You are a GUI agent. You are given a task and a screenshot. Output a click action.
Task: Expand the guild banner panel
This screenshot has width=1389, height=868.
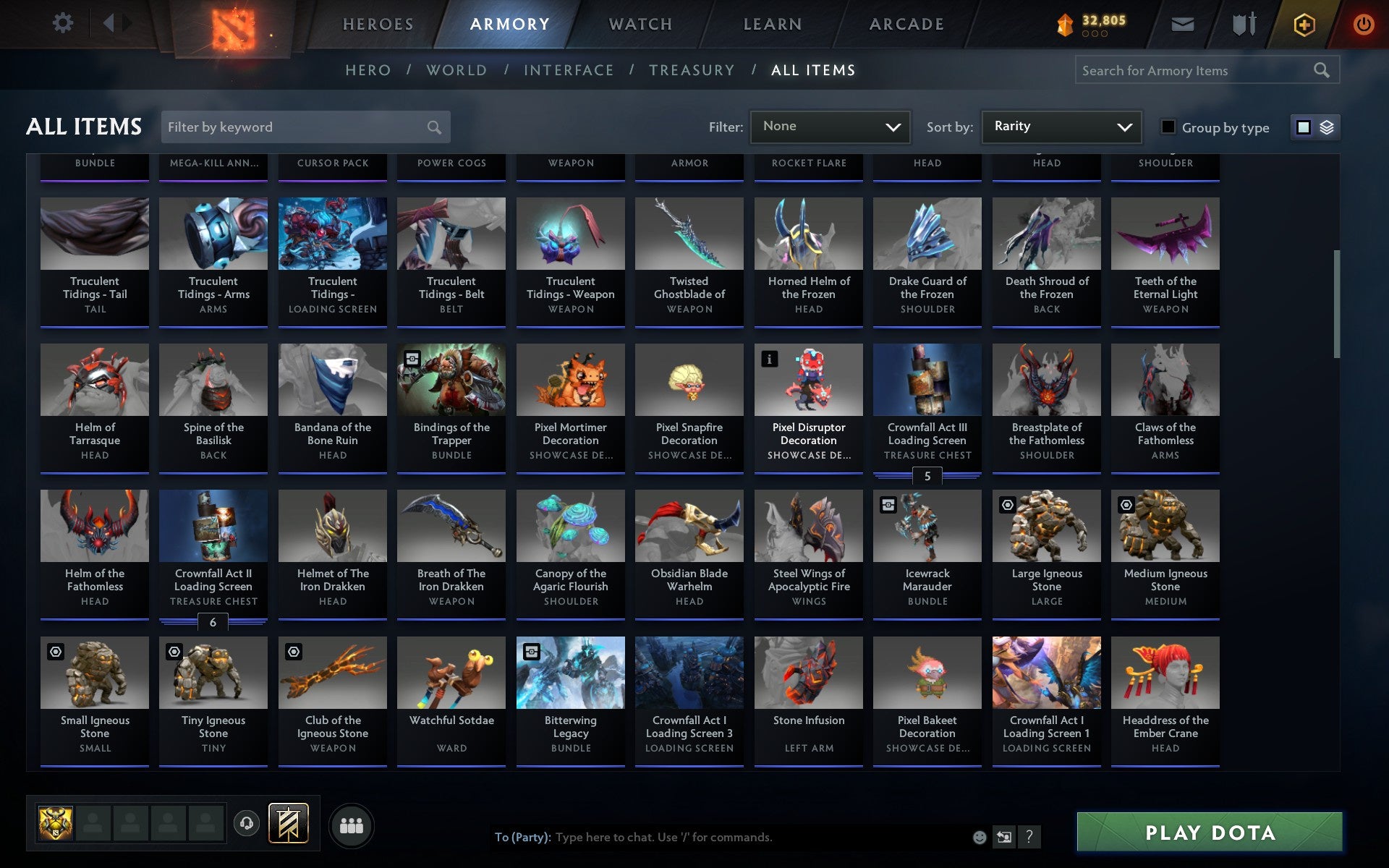pos(287,822)
